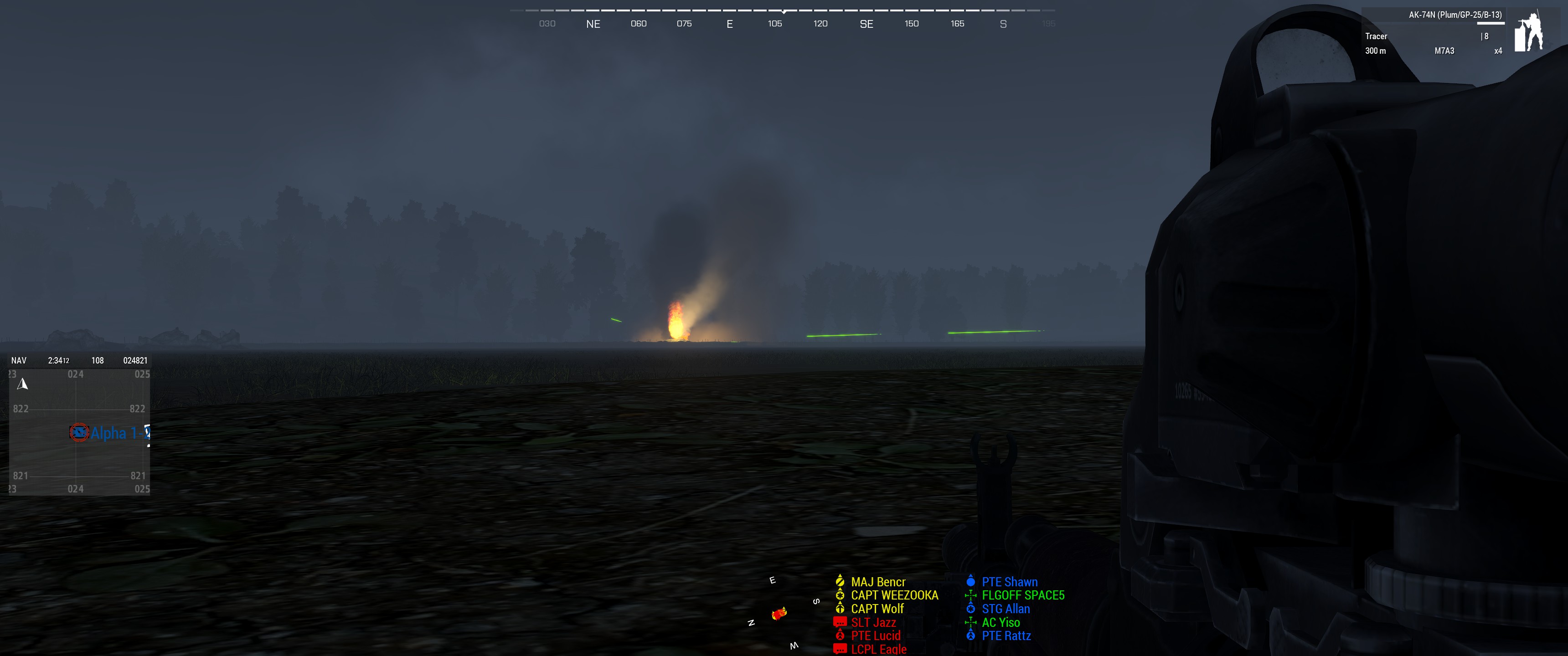Click STG Allan's role icon
The width and height of the screenshot is (1568, 656).
pos(970,609)
